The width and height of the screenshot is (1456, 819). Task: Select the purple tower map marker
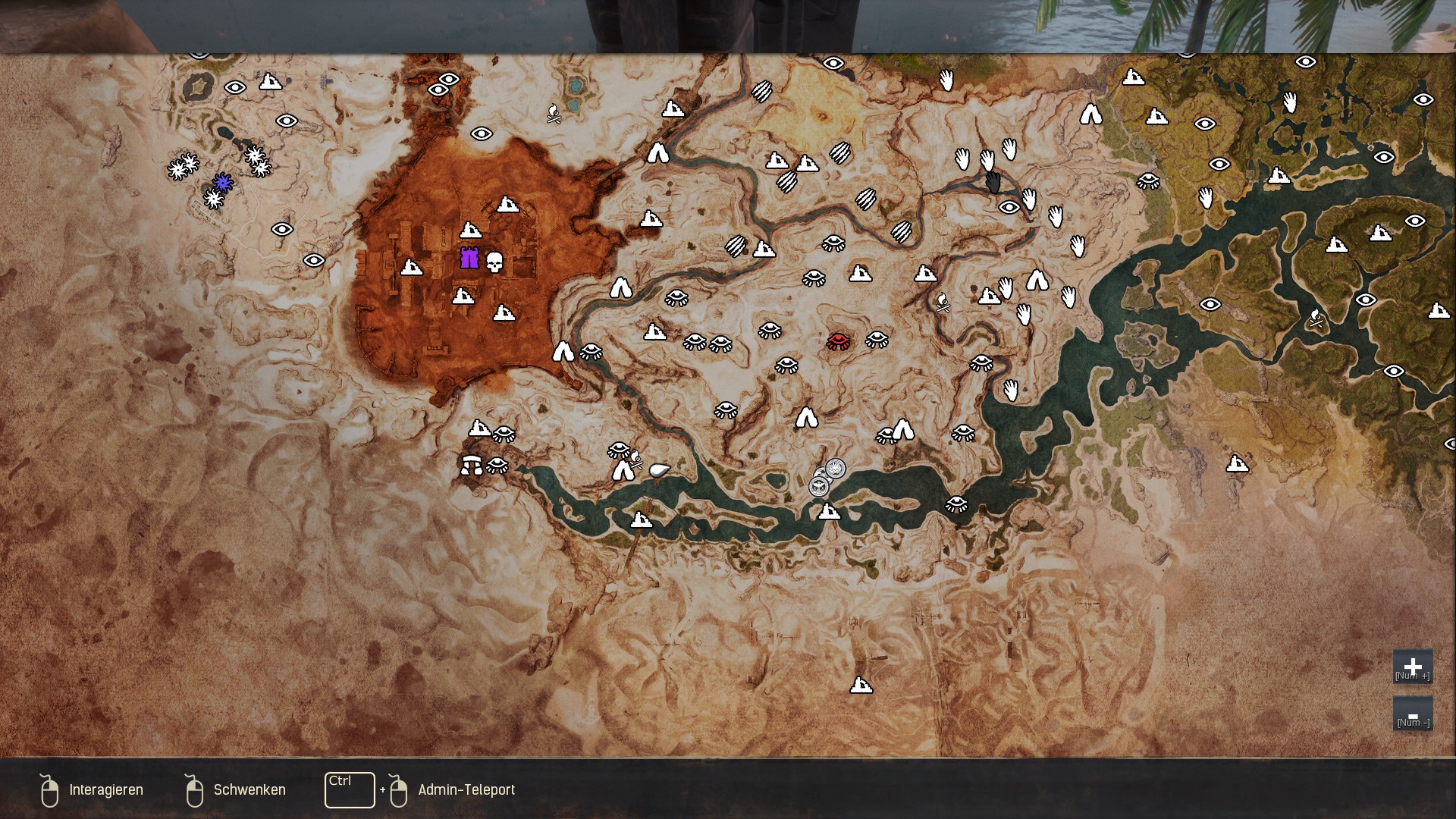coord(469,258)
